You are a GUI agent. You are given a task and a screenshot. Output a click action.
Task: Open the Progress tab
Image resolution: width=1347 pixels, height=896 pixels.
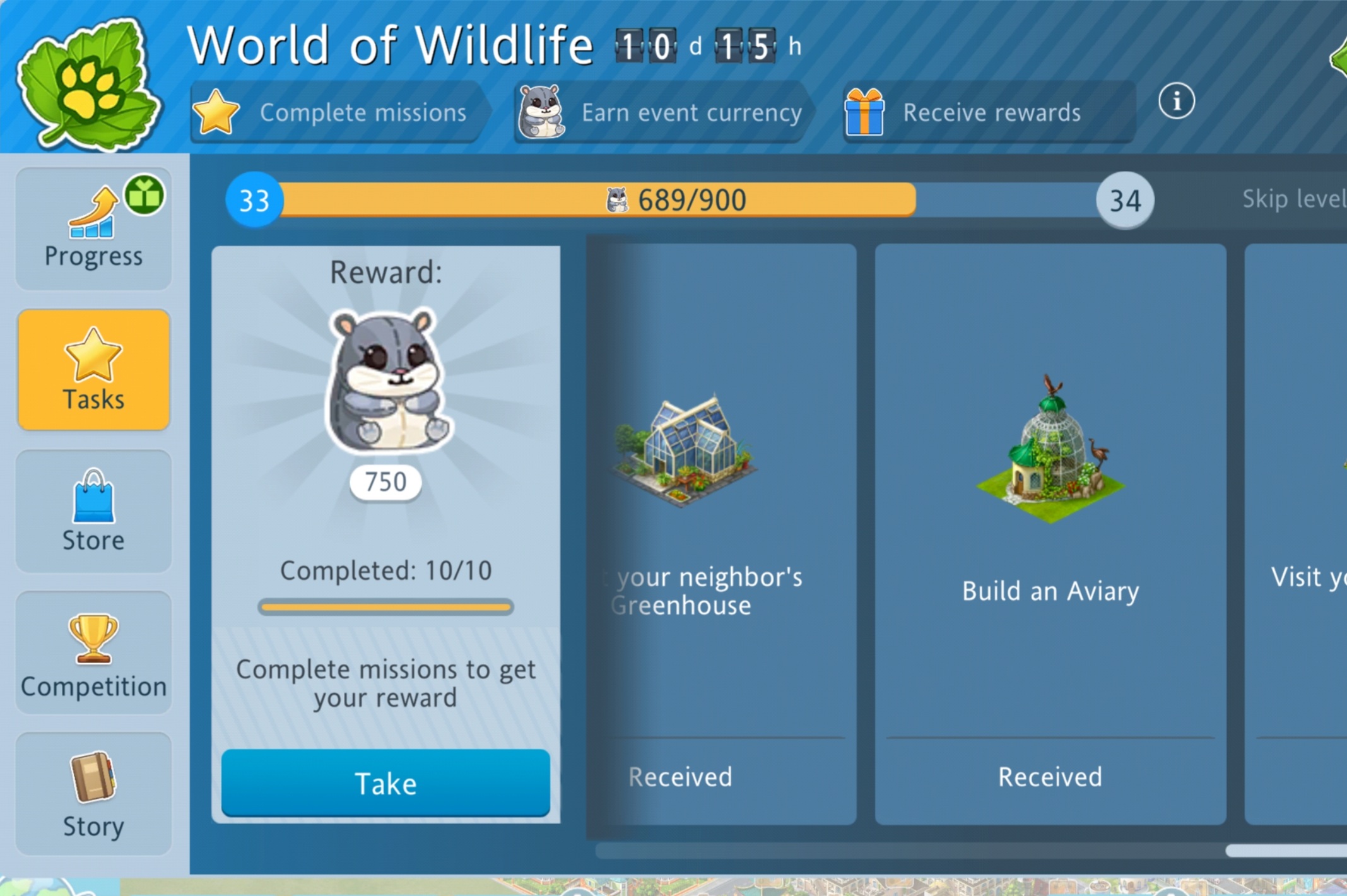[x=93, y=228]
